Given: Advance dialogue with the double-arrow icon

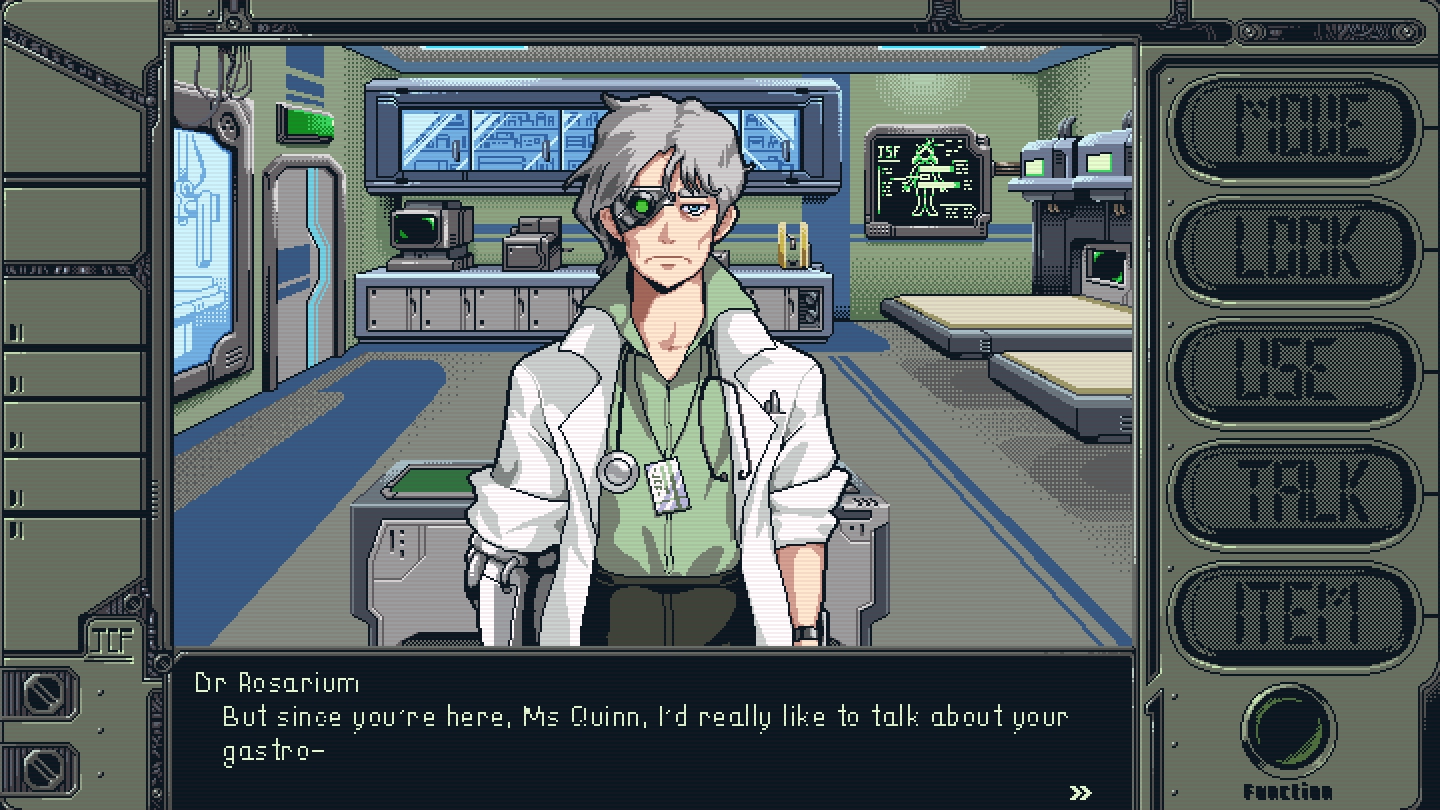Looking at the screenshot, I should click(1080, 793).
